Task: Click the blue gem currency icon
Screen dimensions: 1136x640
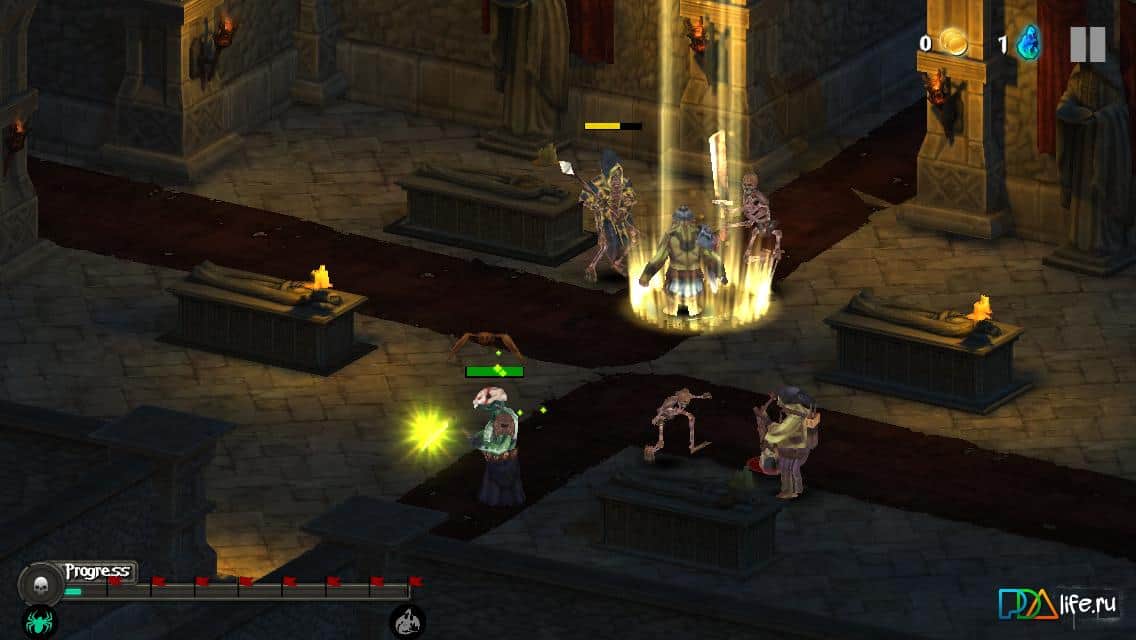Action: pos(1028,44)
